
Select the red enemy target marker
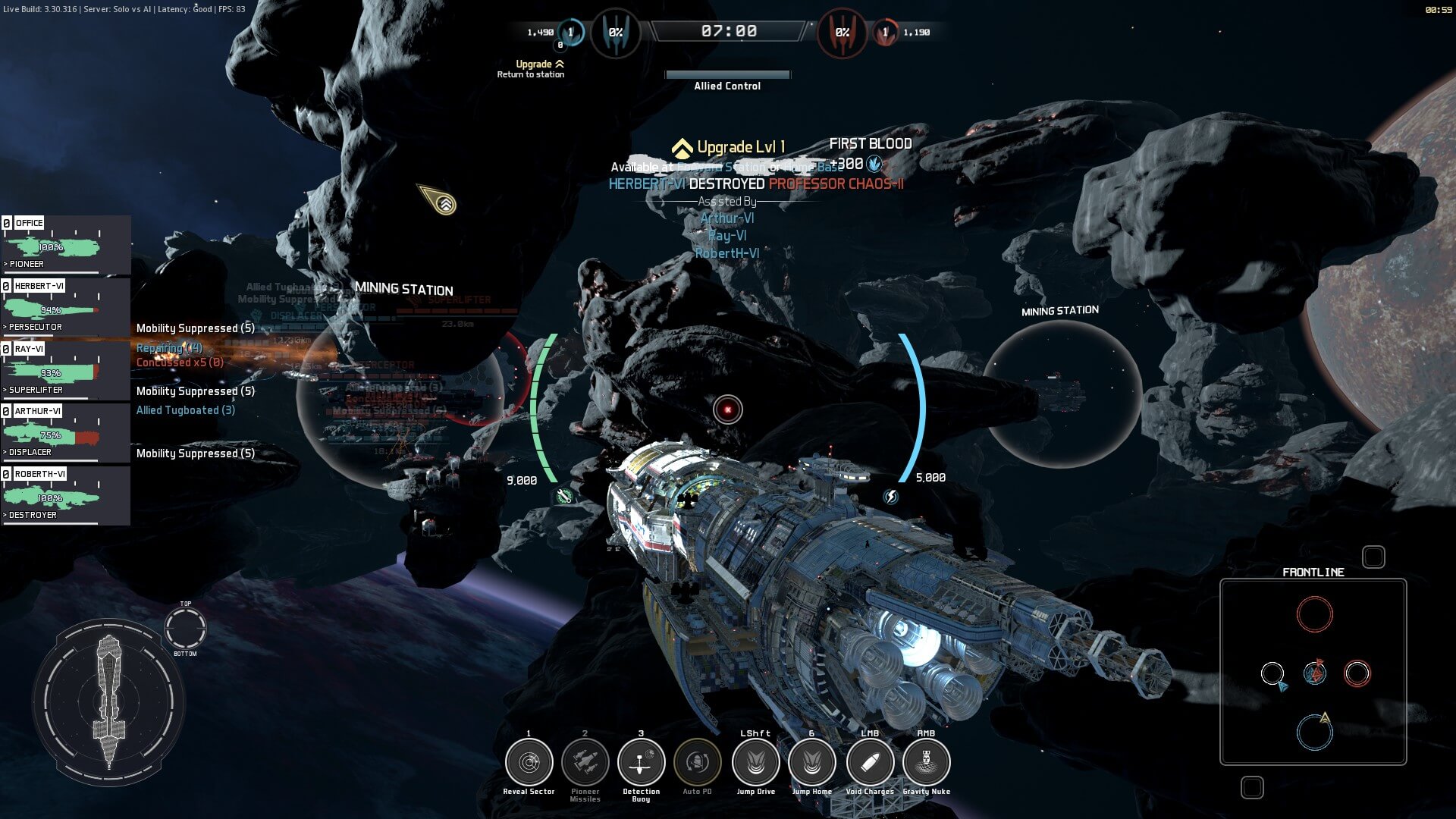pyautogui.click(x=728, y=409)
